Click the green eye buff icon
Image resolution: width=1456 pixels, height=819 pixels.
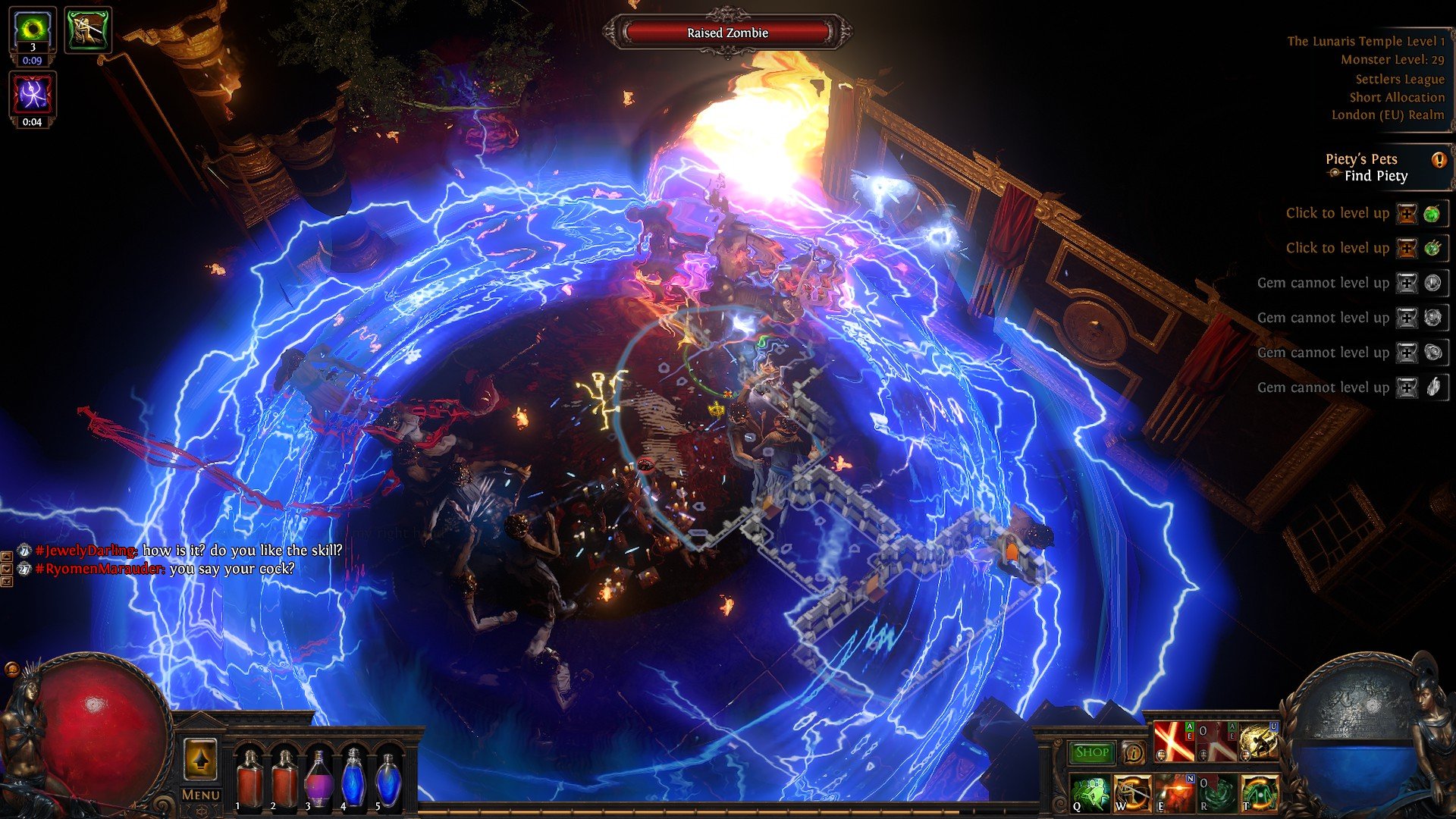click(33, 29)
